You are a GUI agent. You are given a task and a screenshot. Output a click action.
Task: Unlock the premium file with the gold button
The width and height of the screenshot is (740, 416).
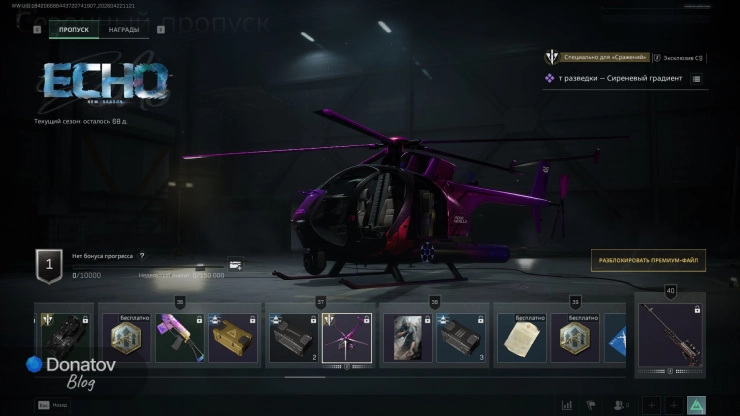648,261
